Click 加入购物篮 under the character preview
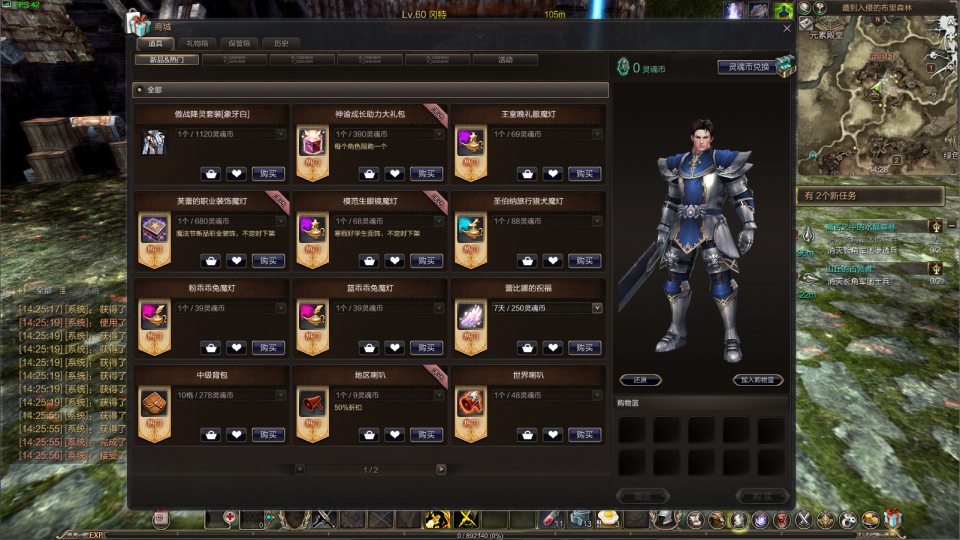 tap(758, 380)
